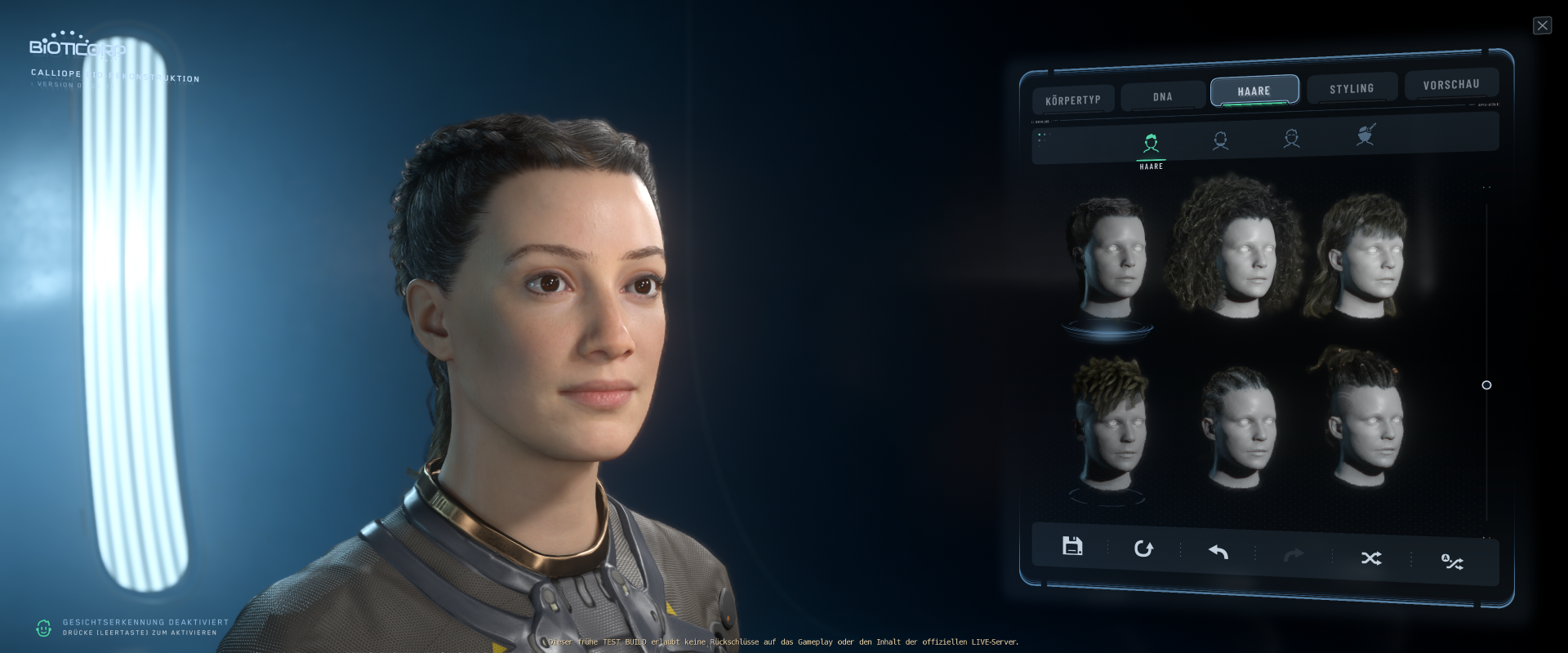Undo the last change with the back arrow
This screenshot has height=653, width=1568.
(1217, 553)
